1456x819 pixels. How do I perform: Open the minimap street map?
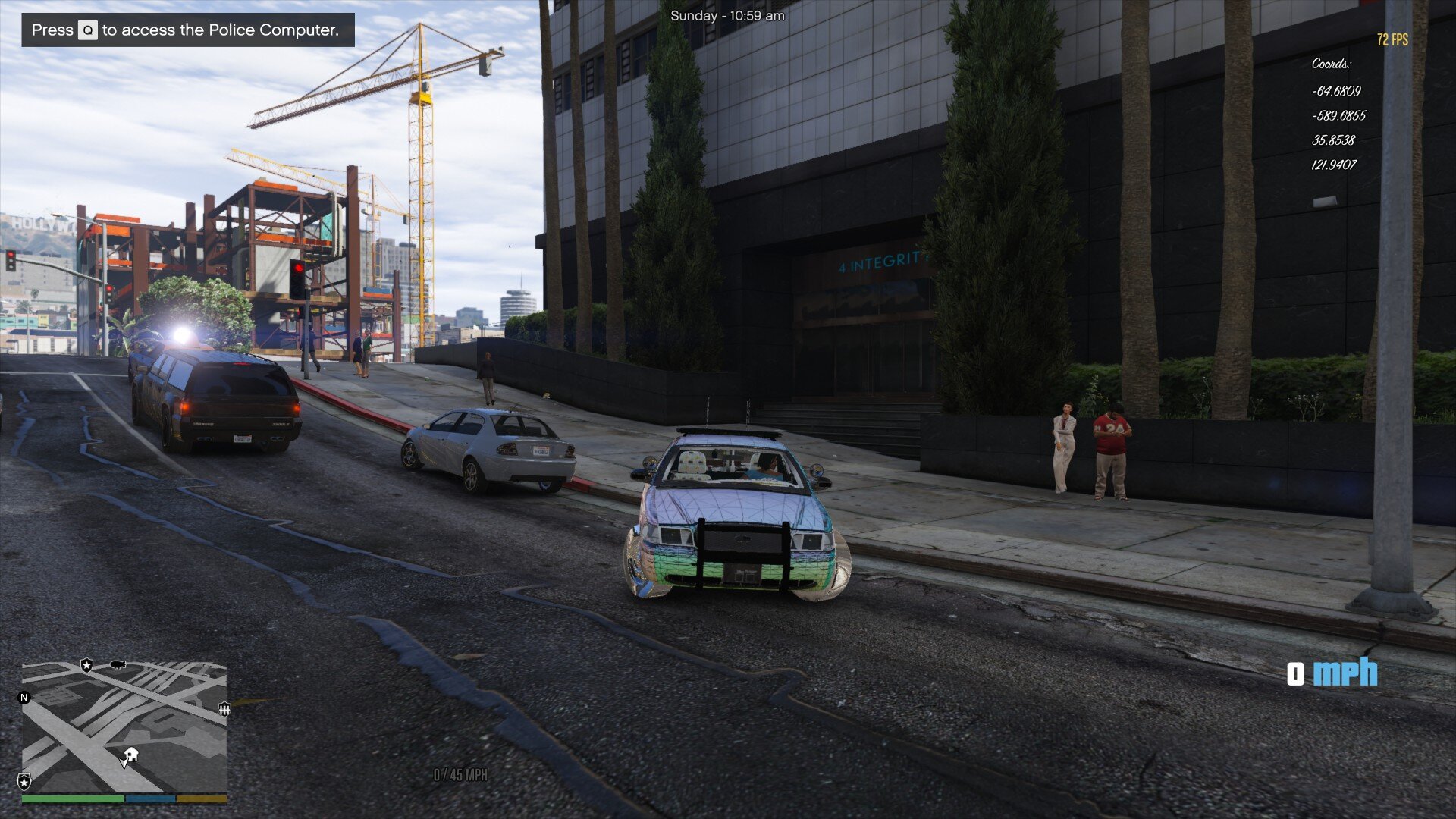pos(124,728)
